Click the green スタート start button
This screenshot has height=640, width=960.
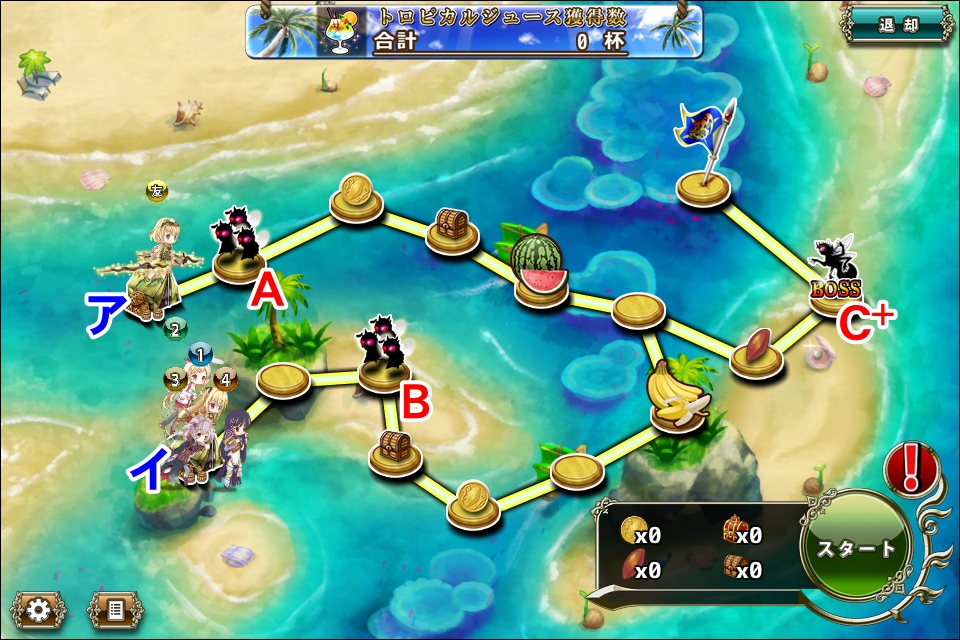pos(856,548)
